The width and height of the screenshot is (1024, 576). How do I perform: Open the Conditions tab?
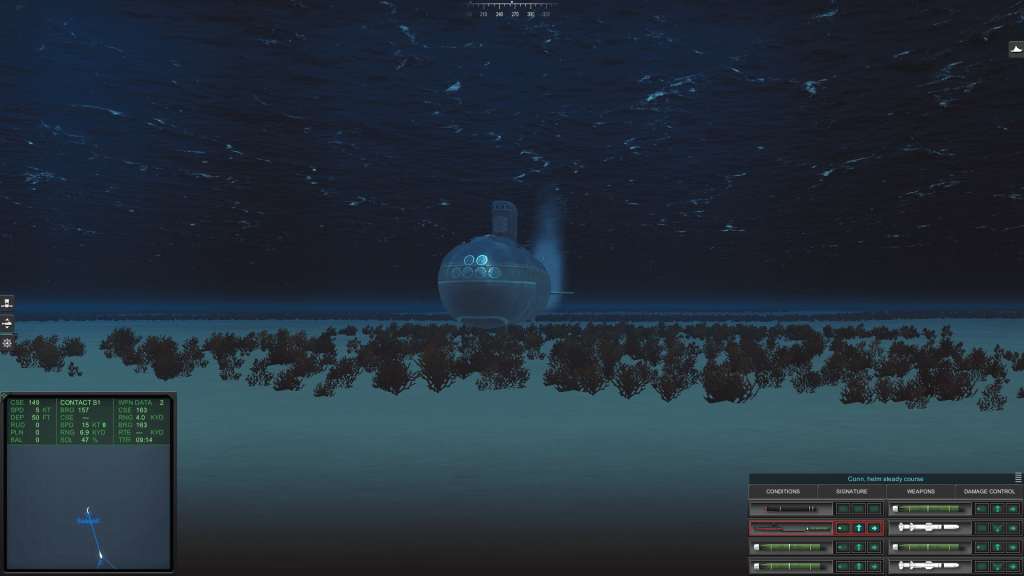point(783,491)
